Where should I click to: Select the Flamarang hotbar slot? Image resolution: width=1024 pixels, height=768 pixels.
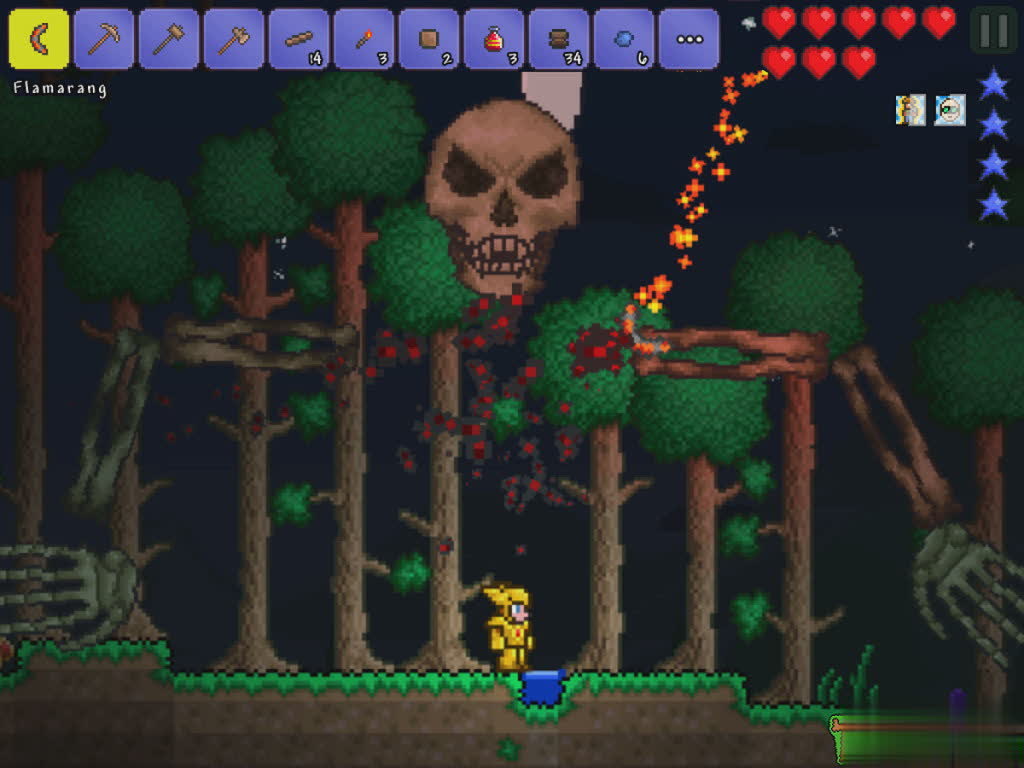pos(39,39)
